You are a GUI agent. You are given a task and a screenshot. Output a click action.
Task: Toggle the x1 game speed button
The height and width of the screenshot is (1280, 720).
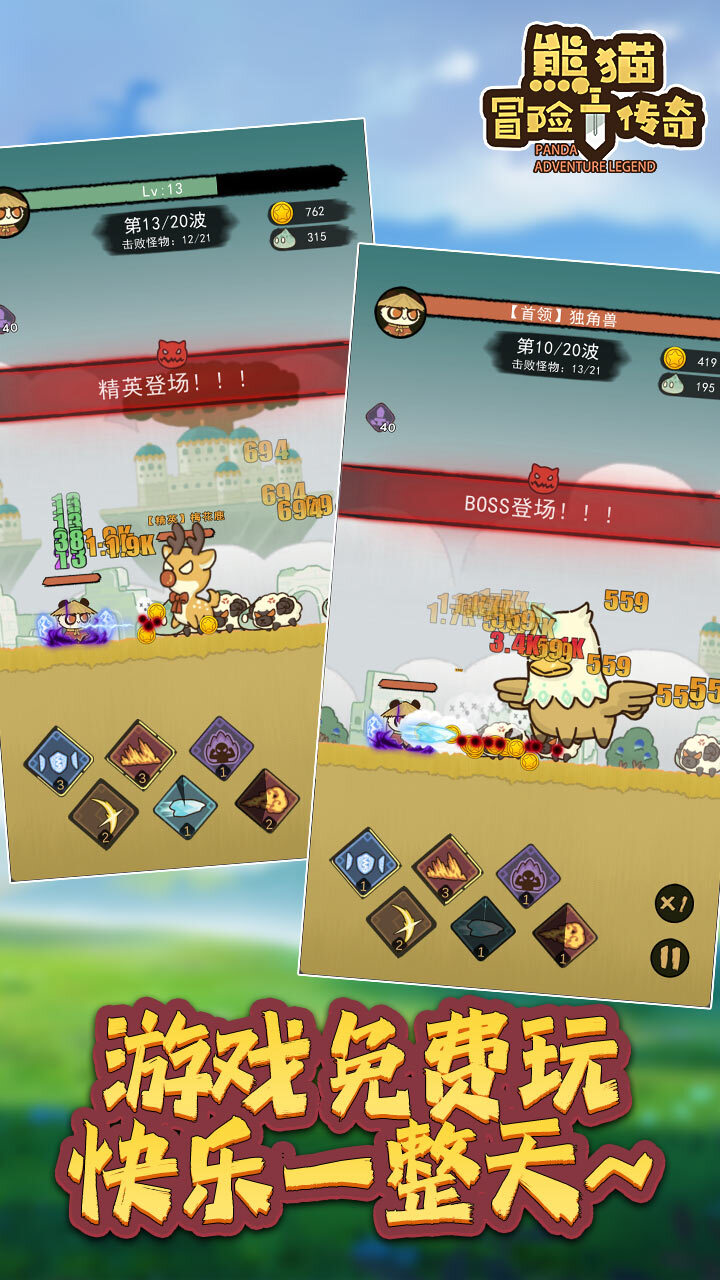pyautogui.click(x=674, y=904)
